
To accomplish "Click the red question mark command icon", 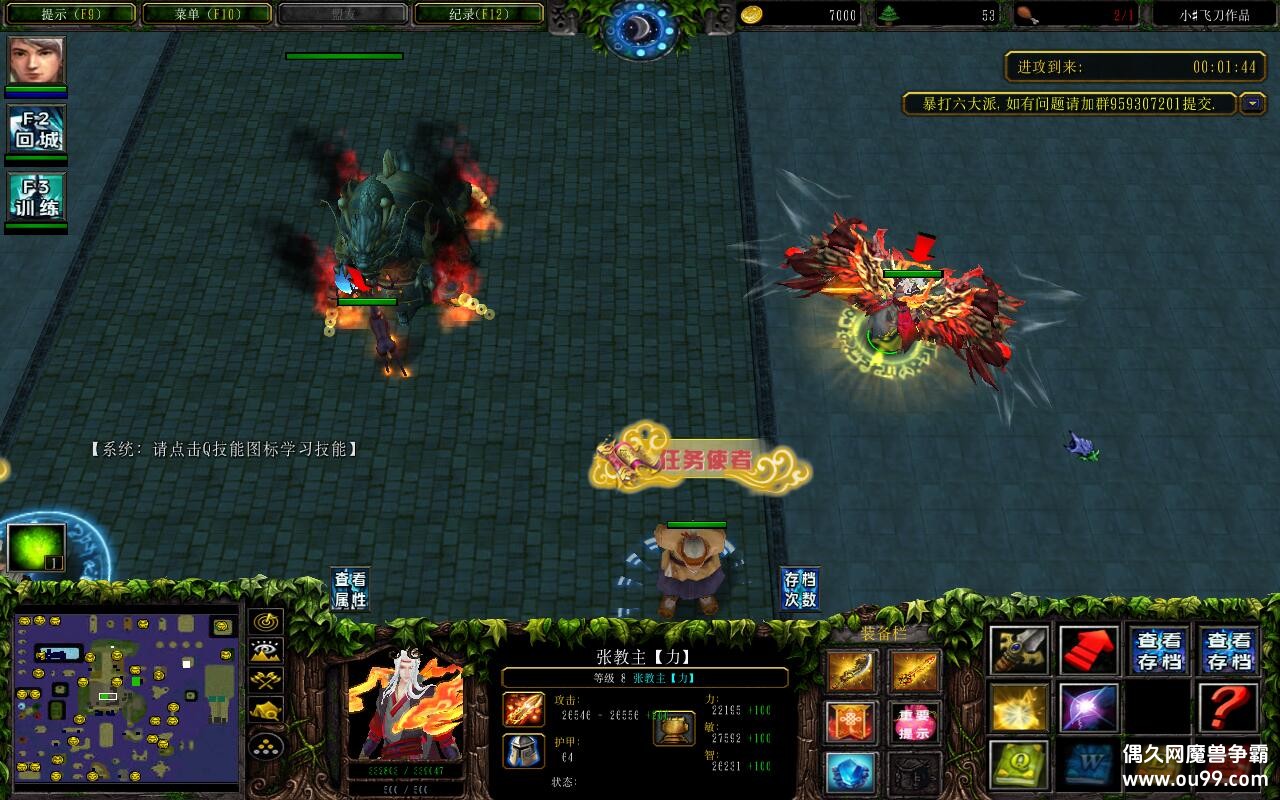I will pos(1229,707).
